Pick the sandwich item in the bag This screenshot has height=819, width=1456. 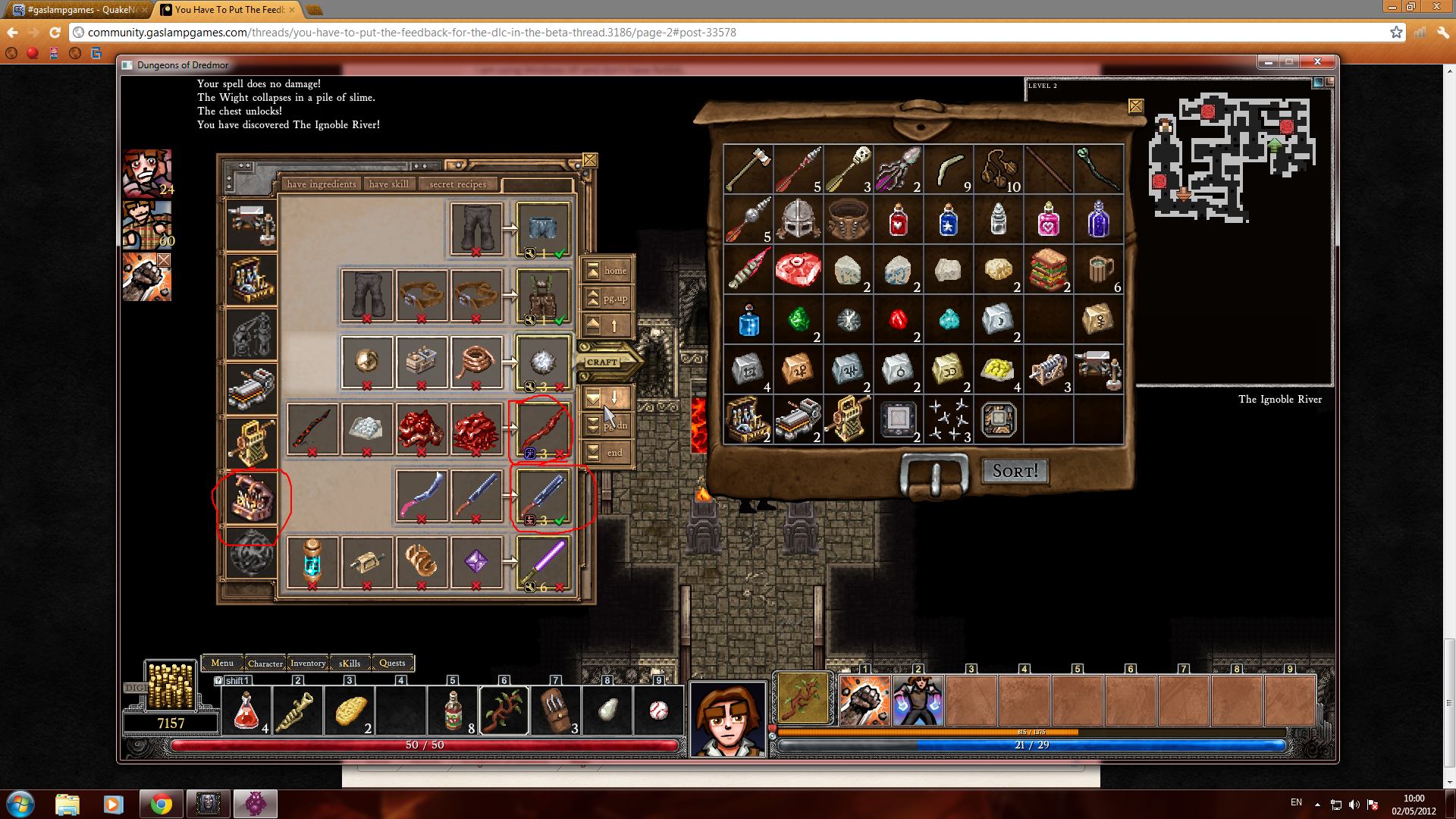click(x=1048, y=269)
